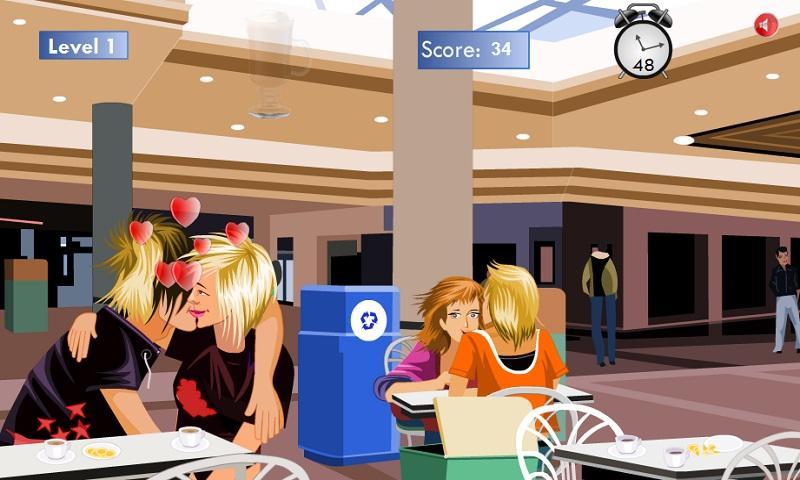Toggle the red speaker sound button
The image size is (800, 480).
[766, 26]
